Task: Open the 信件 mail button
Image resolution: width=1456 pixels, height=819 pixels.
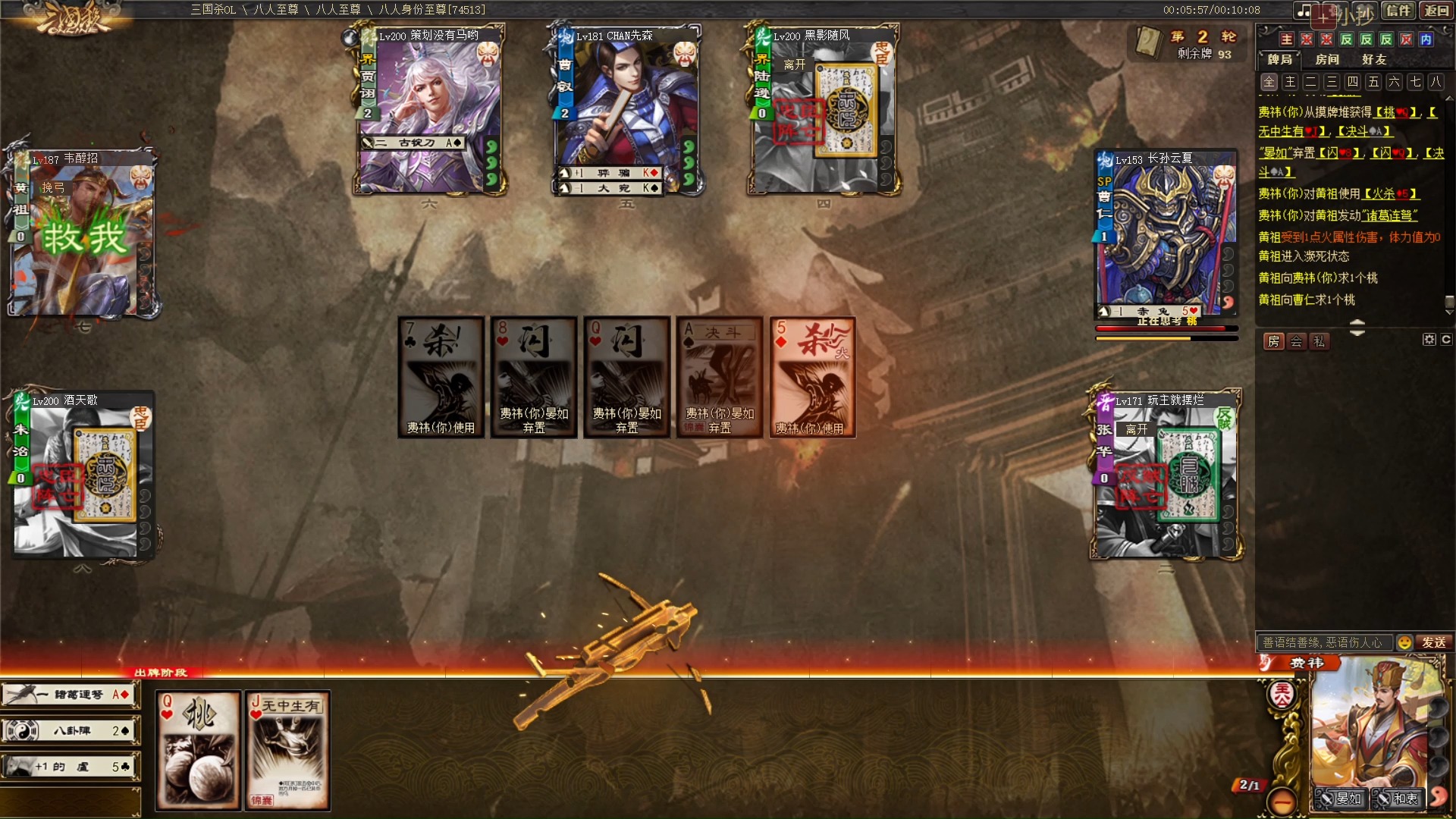Action: click(1398, 11)
